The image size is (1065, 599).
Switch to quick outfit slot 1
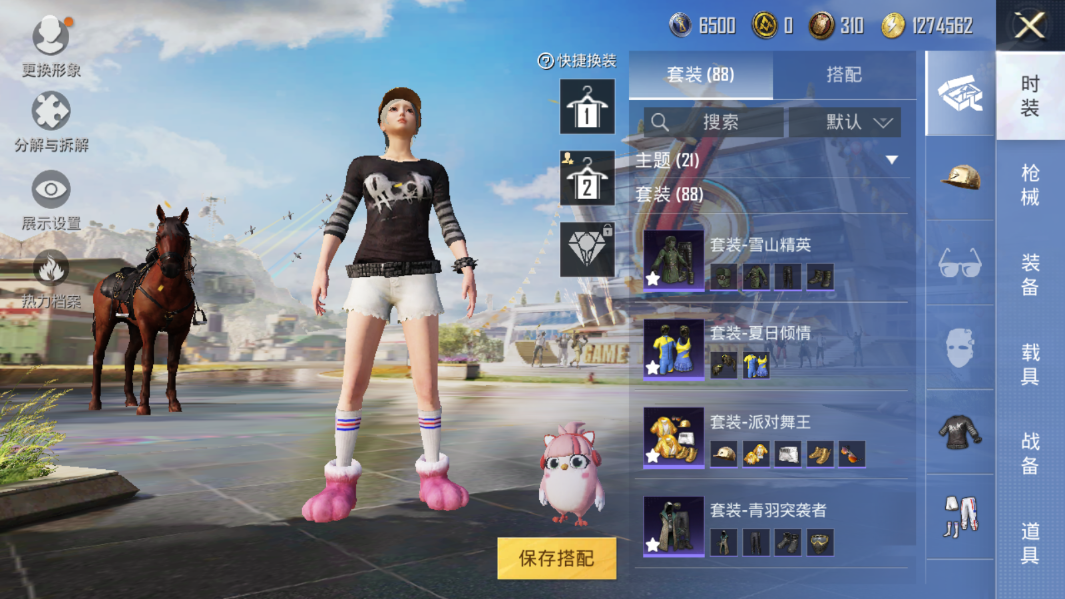[587, 107]
